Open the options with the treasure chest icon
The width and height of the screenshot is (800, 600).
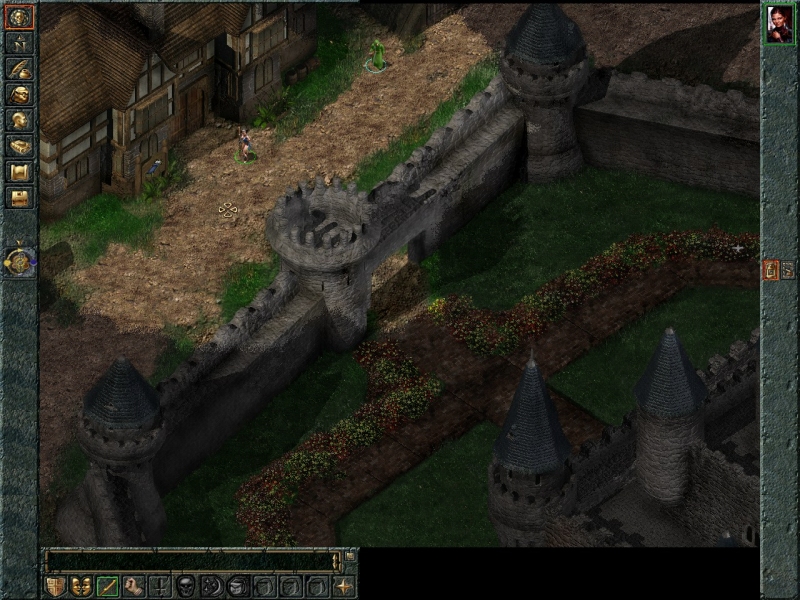point(19,198)
